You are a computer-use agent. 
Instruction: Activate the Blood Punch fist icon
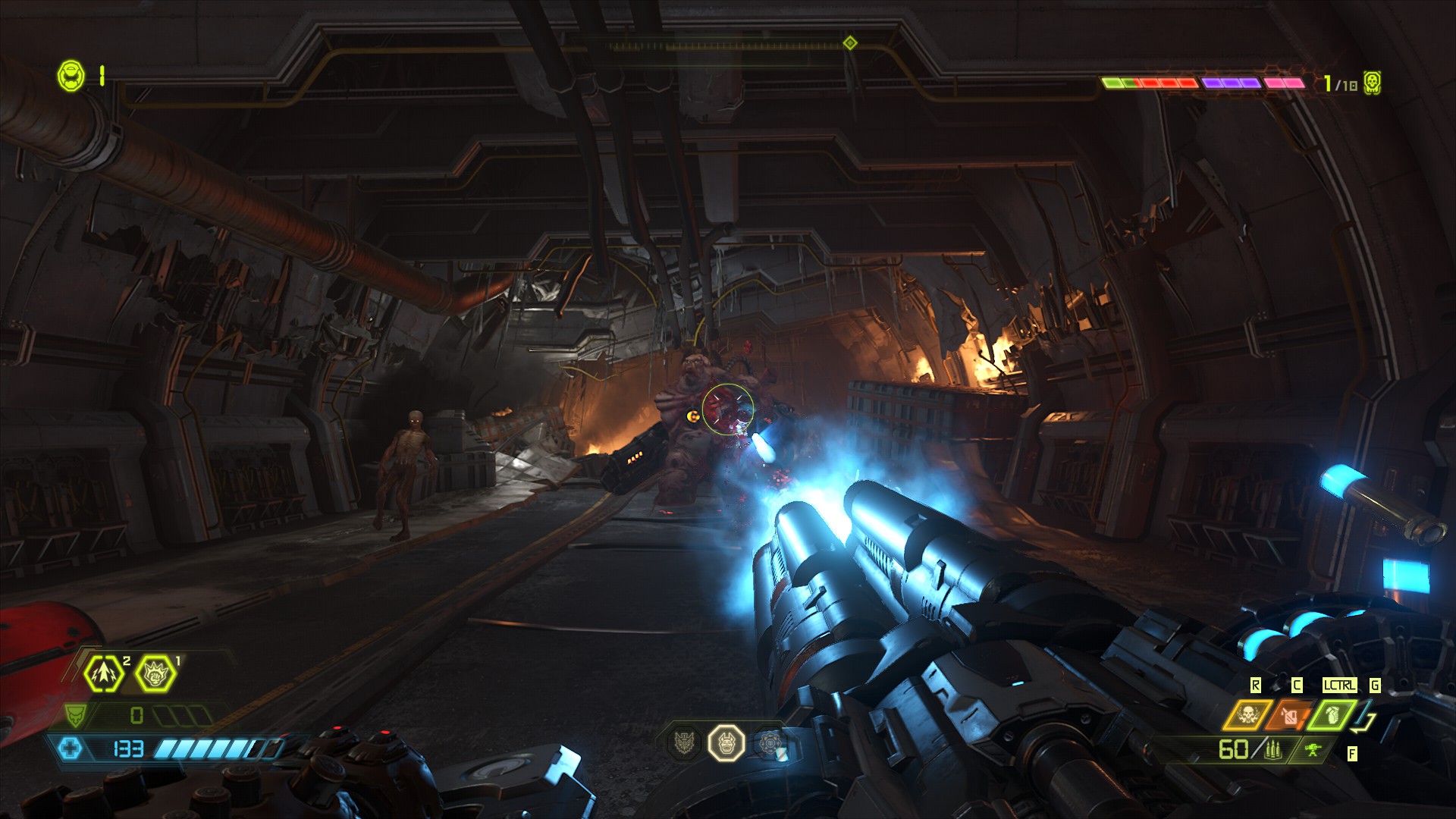(155, 673)
